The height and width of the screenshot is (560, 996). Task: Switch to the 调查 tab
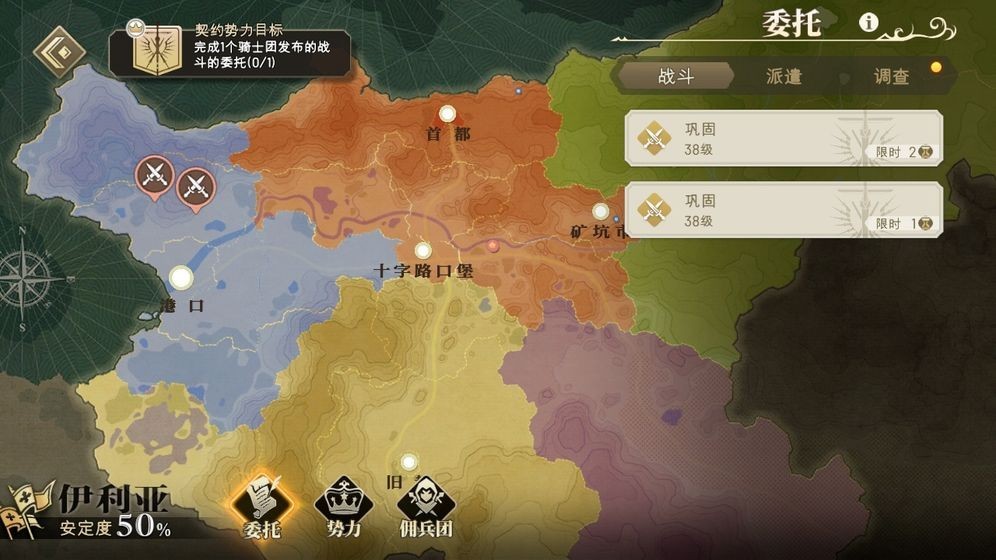(x=891, y=76)
